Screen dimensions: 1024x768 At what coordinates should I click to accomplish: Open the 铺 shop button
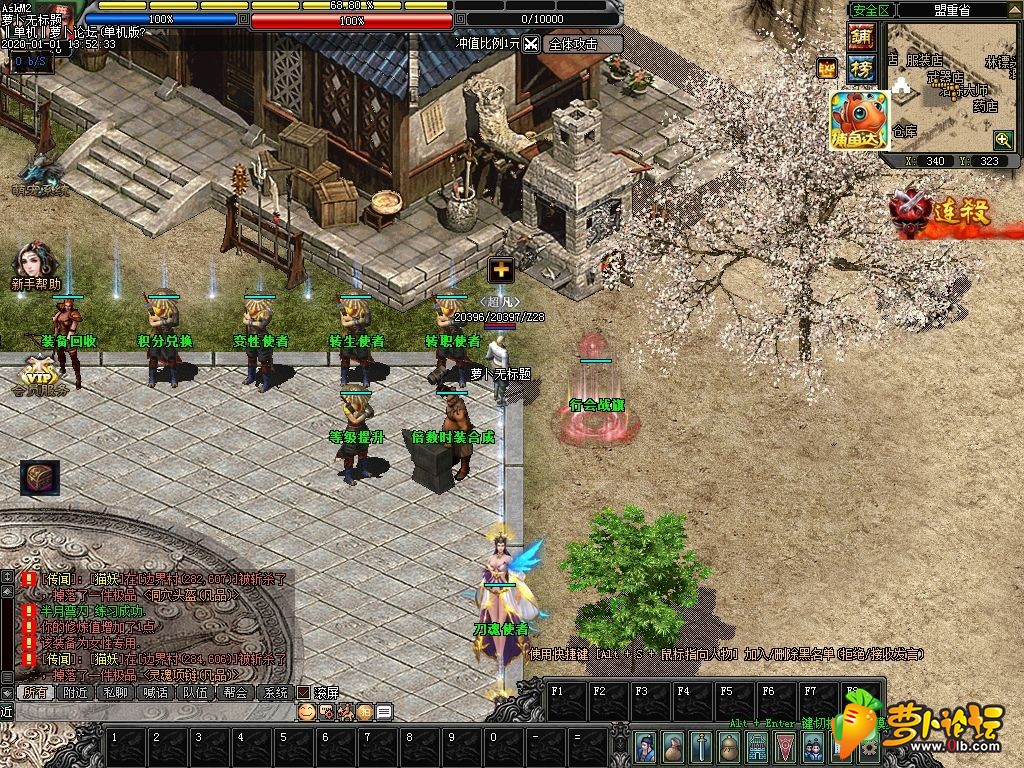pos(860,37)
